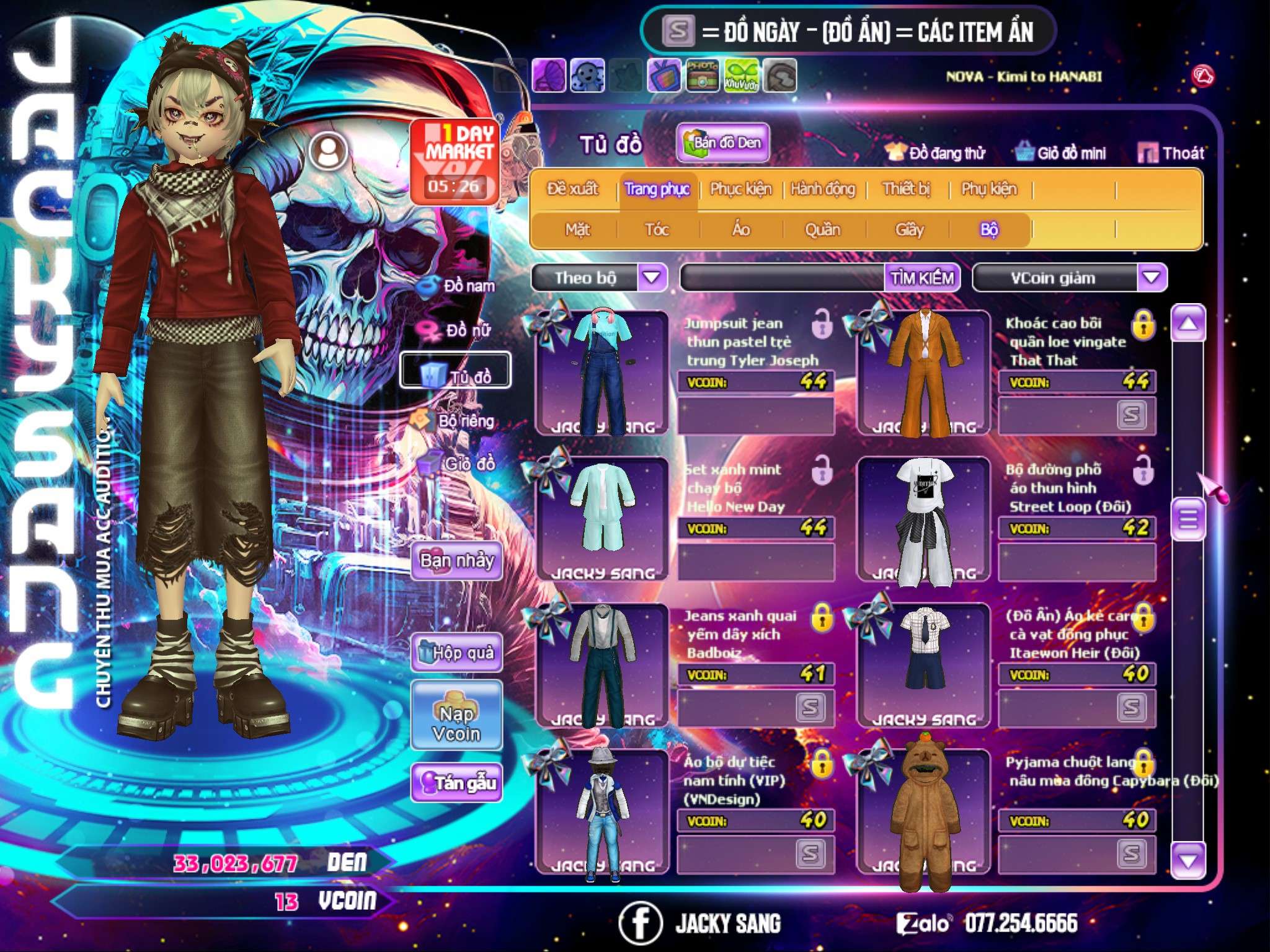Choose the Giày subcategory
1270x952 pixels.
(909, 230)
